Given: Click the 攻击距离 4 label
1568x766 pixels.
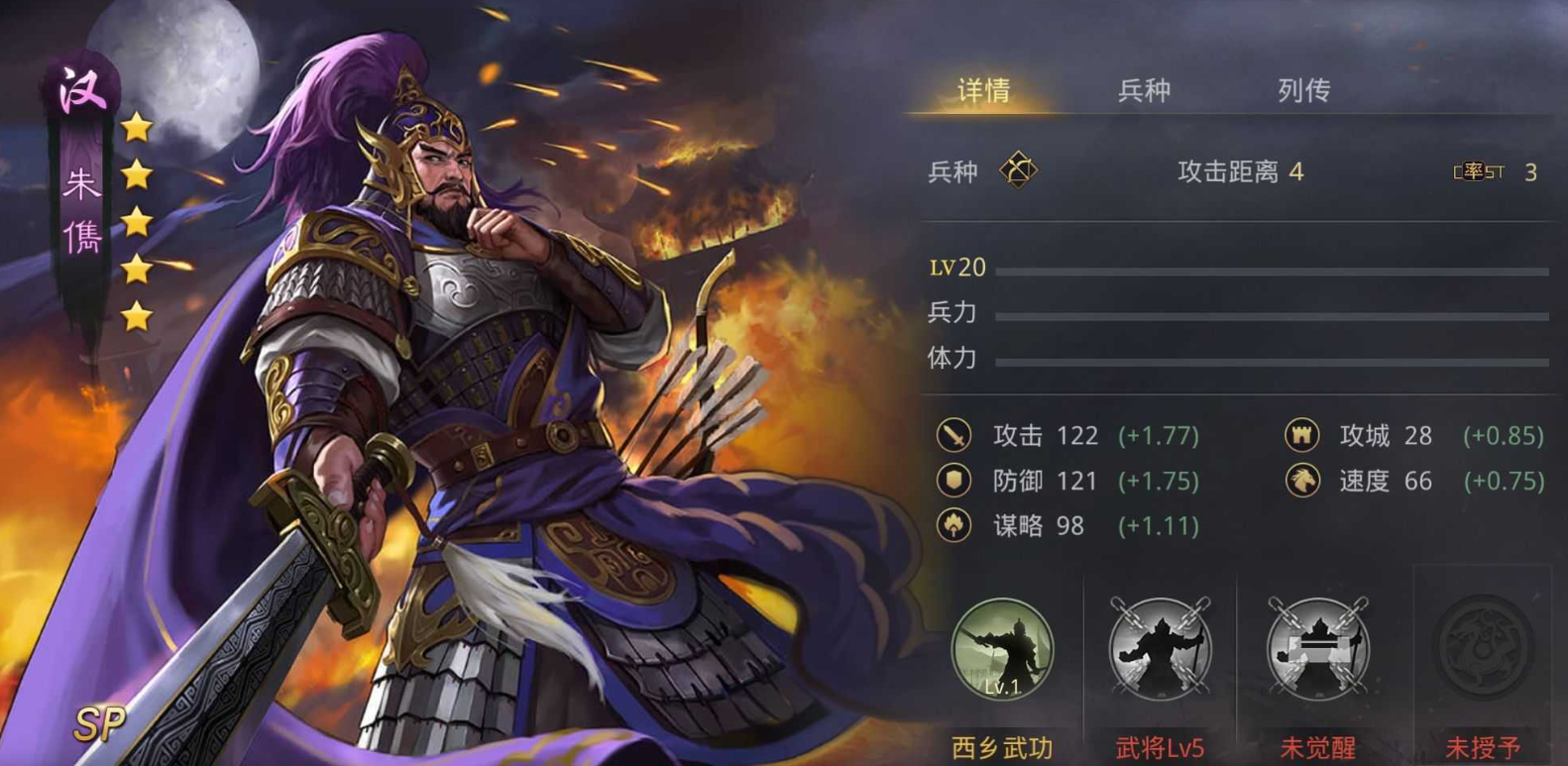Looking at the screenshot, I should tap(1239, 170).
